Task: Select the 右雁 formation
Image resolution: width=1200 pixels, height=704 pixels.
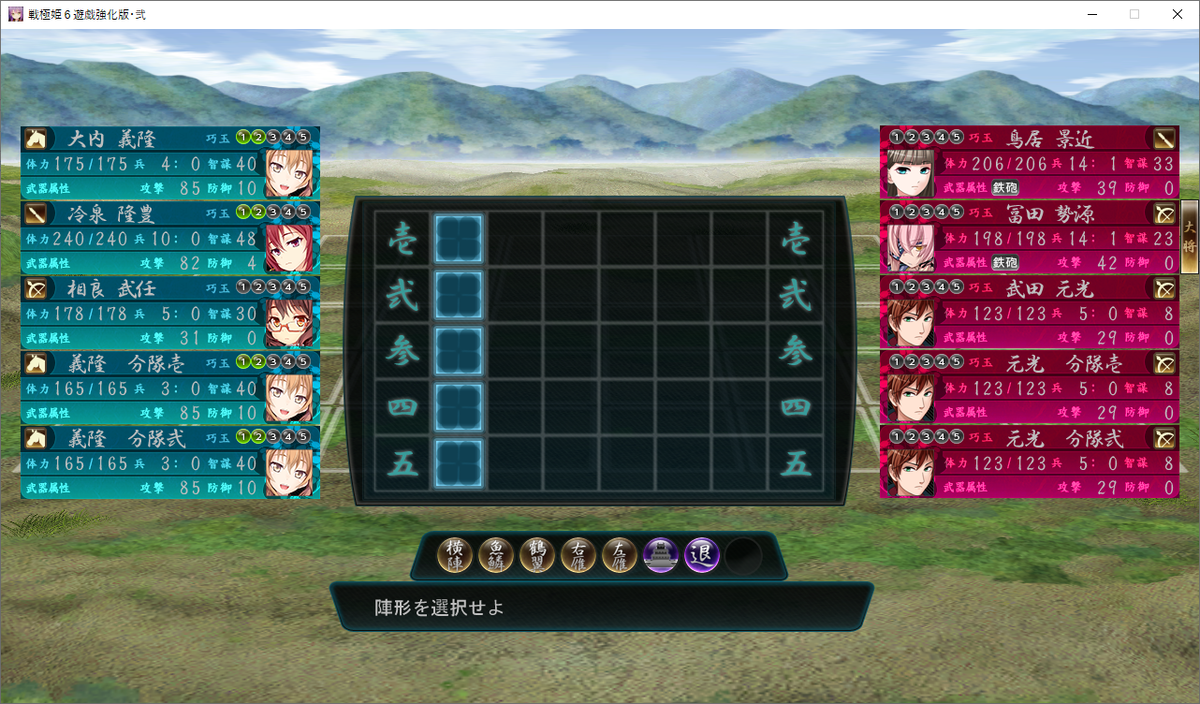Action: pyautogui.click(x=579, y=555)
